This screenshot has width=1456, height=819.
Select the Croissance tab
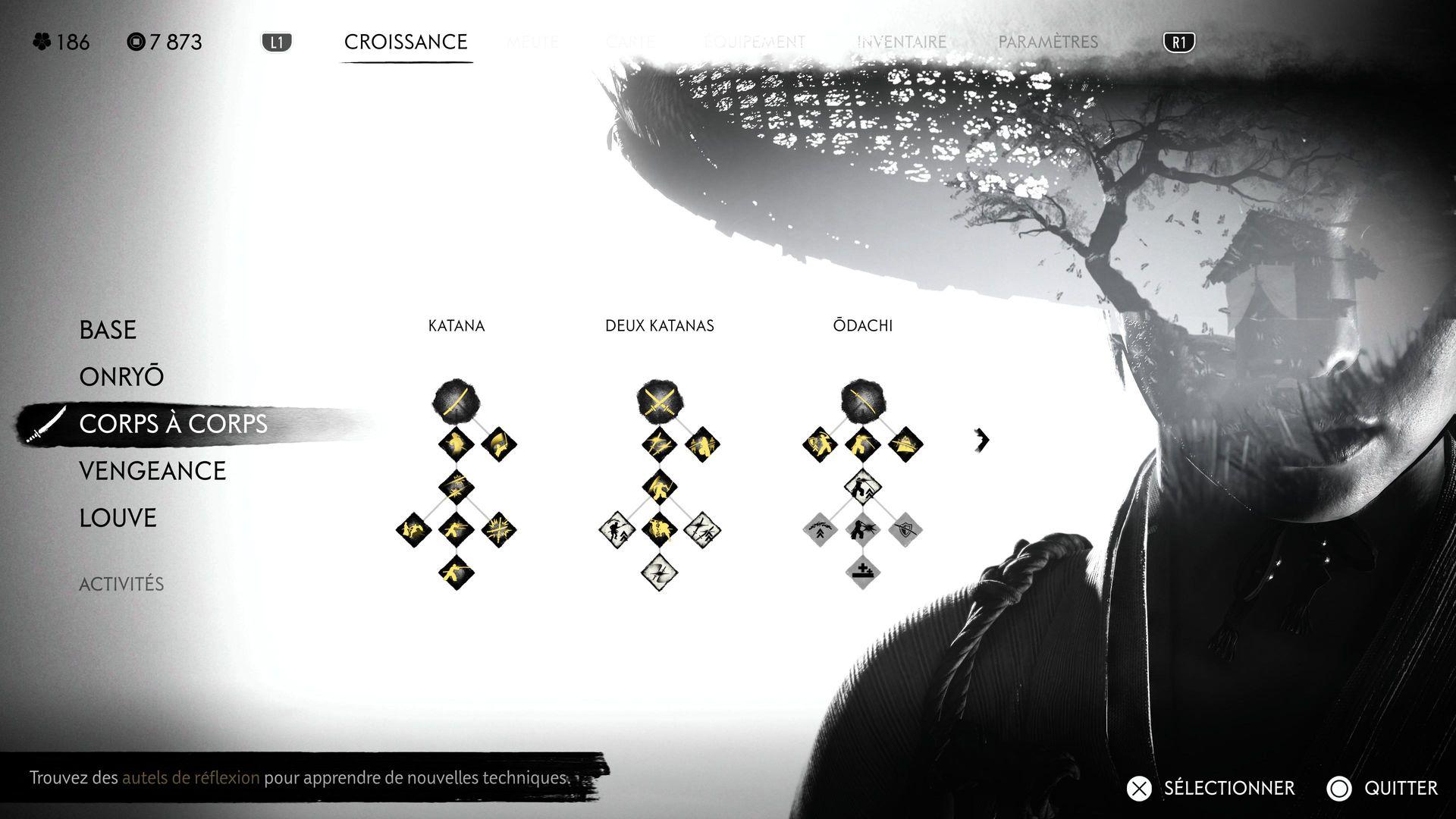click(x=406, y=42)
